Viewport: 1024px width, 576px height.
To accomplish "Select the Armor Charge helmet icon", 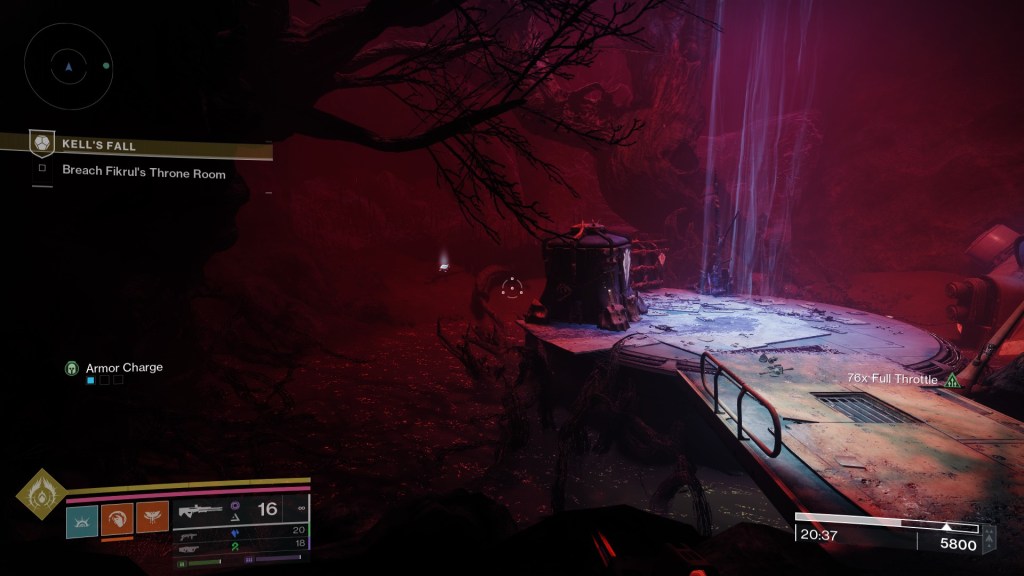I will coord(72,368).
